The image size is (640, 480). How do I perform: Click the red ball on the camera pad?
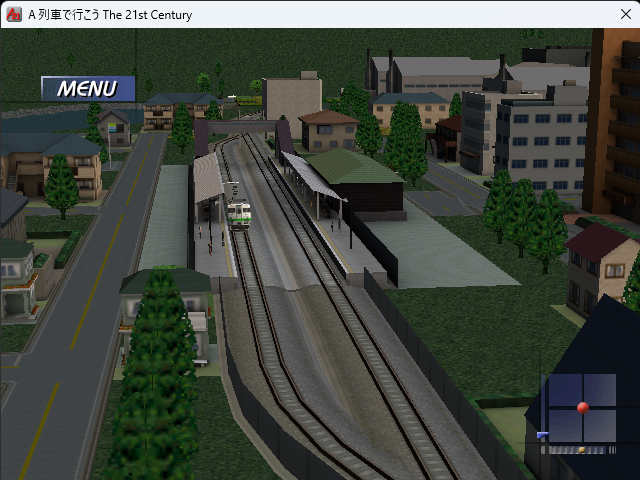(x=583, y=407)
